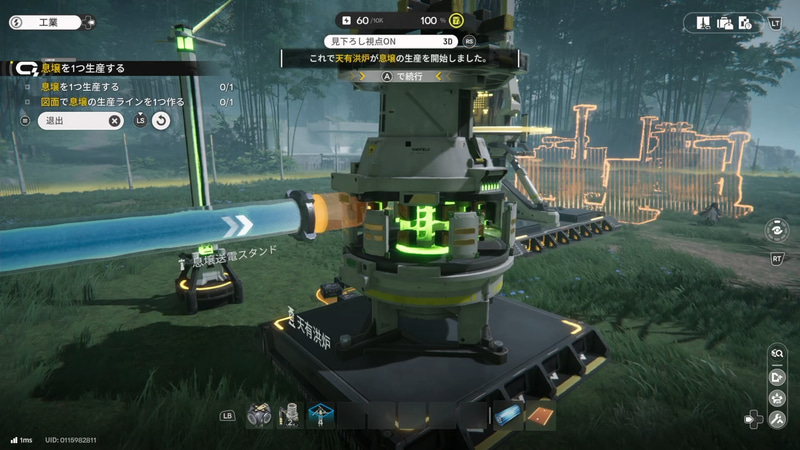The image size is (800, 450).
Task: Open the 工業 mode selector
Action: tap(52, 21)
